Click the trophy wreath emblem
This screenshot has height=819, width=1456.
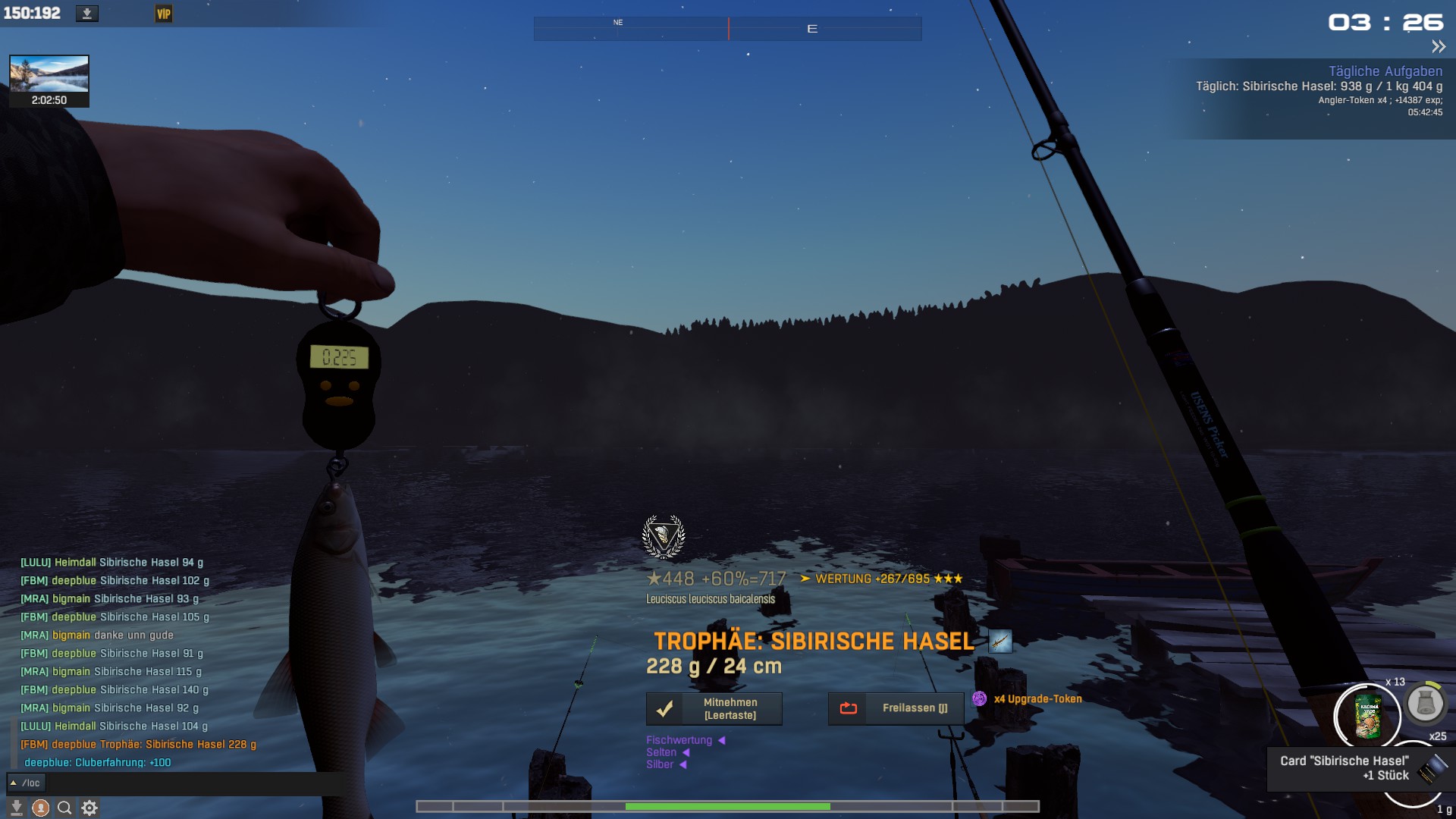(x=664, y=537)
